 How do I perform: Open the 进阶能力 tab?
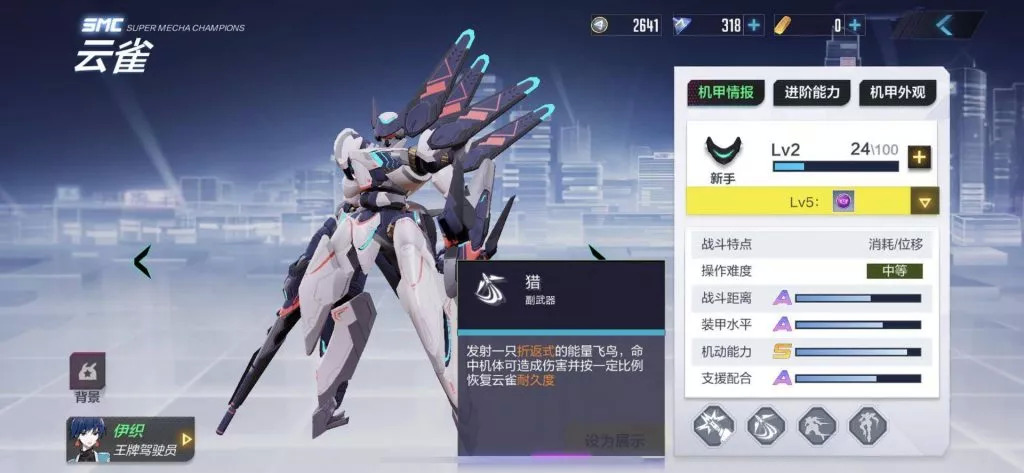[811, 94]
